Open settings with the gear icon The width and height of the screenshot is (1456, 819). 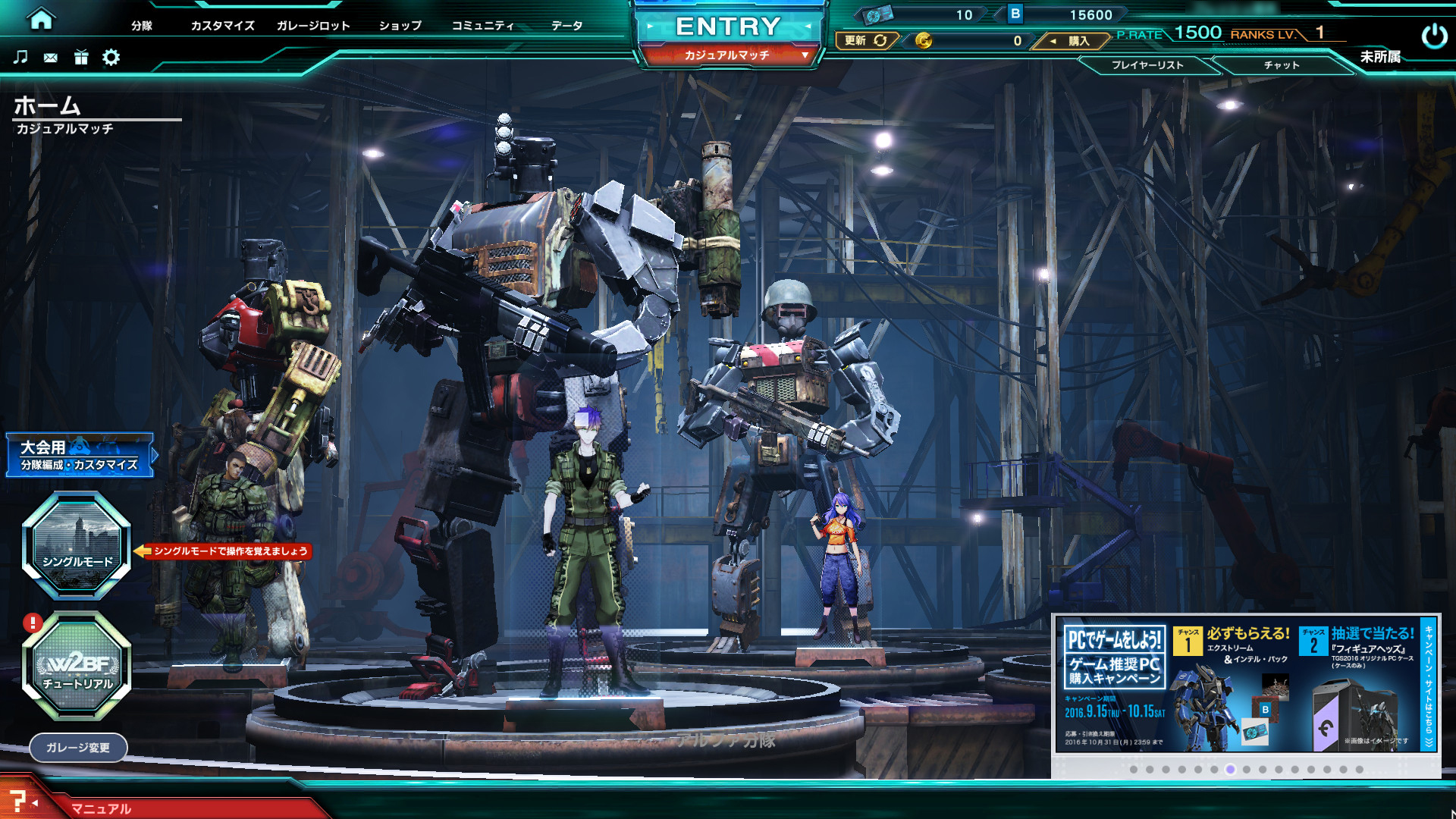point(111,57)
